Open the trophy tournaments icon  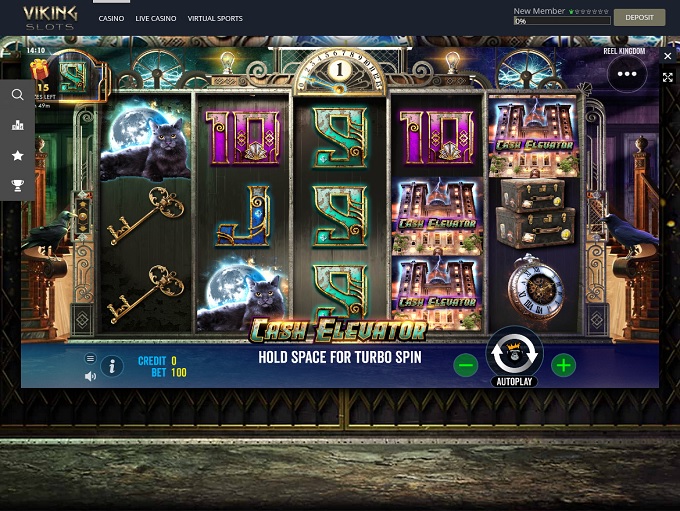click(17, 185)
